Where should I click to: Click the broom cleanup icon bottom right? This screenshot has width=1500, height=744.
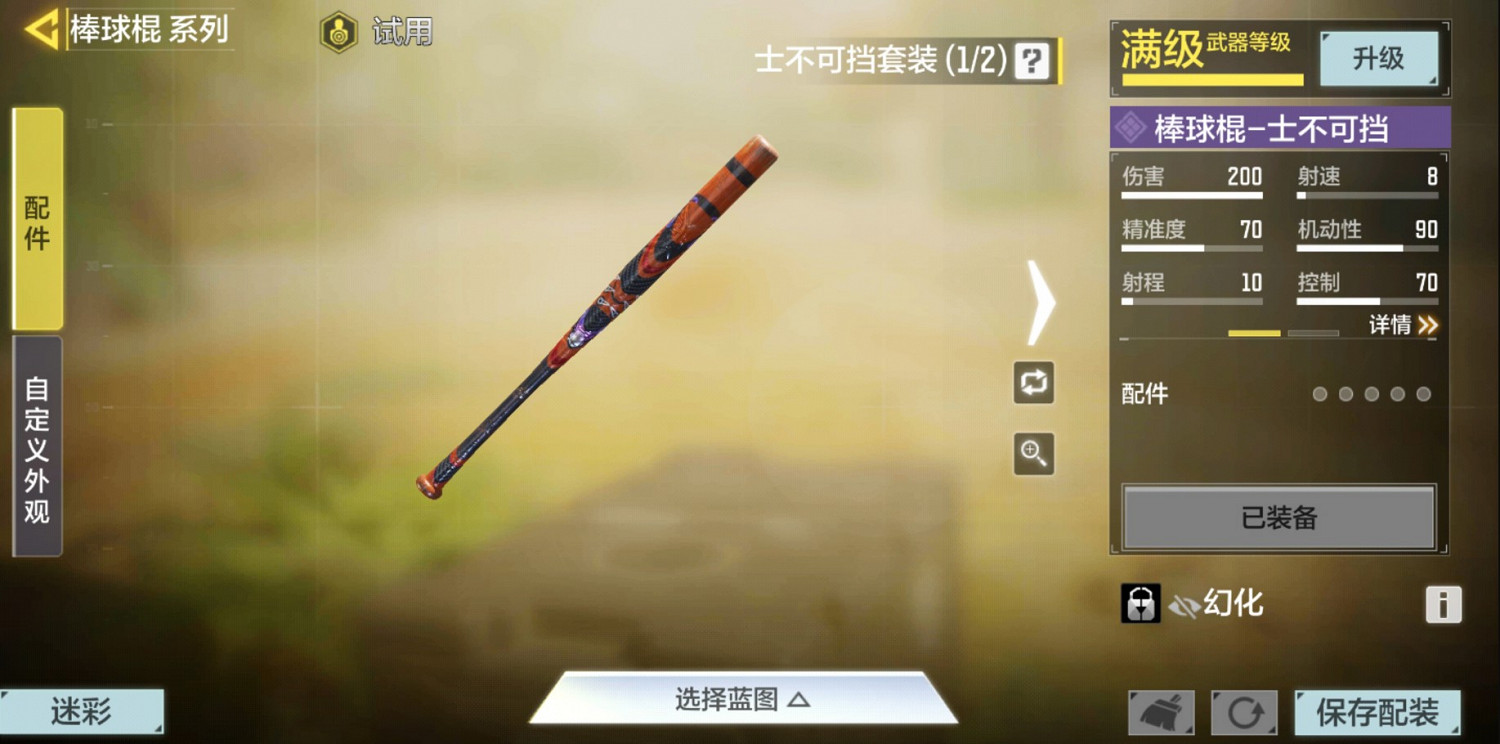tap(1162, 712)
